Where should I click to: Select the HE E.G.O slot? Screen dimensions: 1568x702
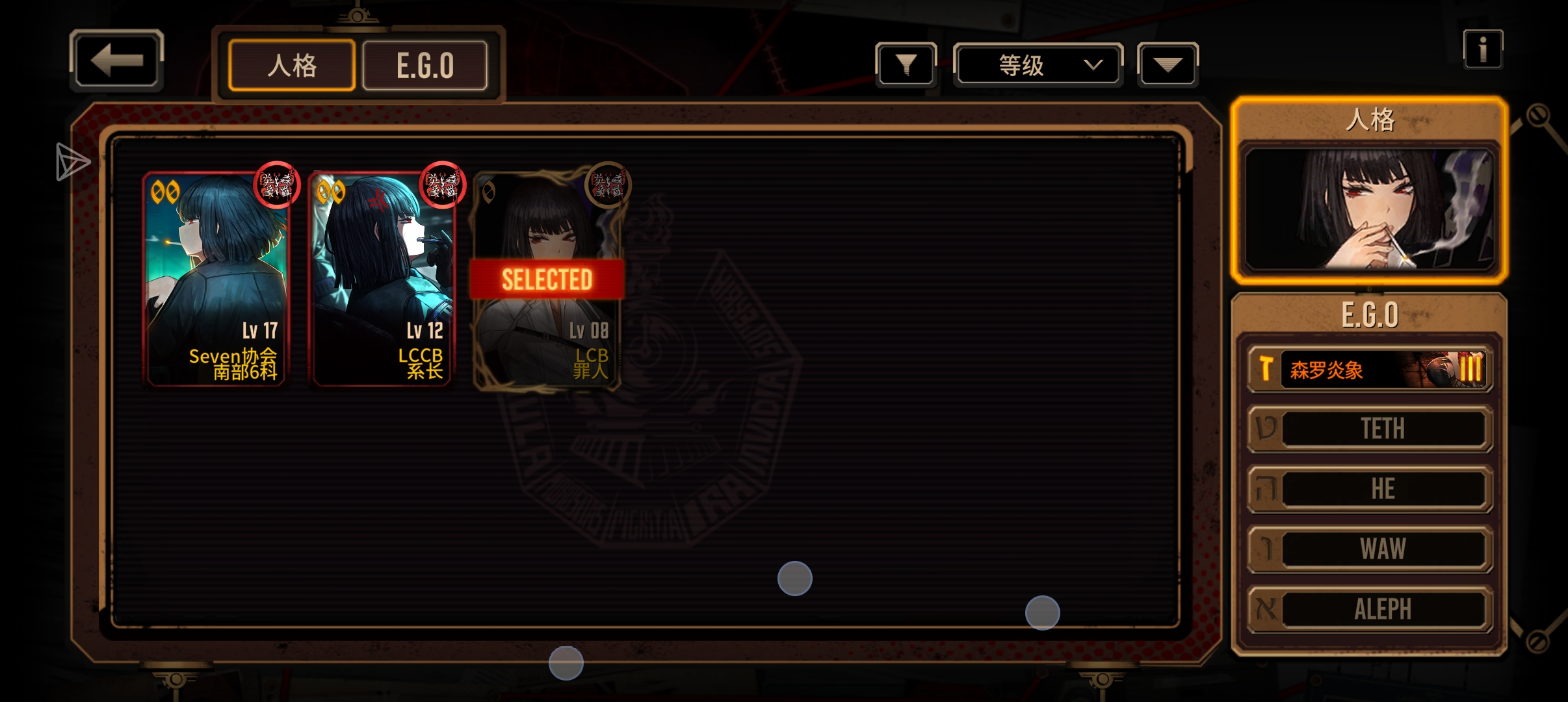(x=1370, y=489)
